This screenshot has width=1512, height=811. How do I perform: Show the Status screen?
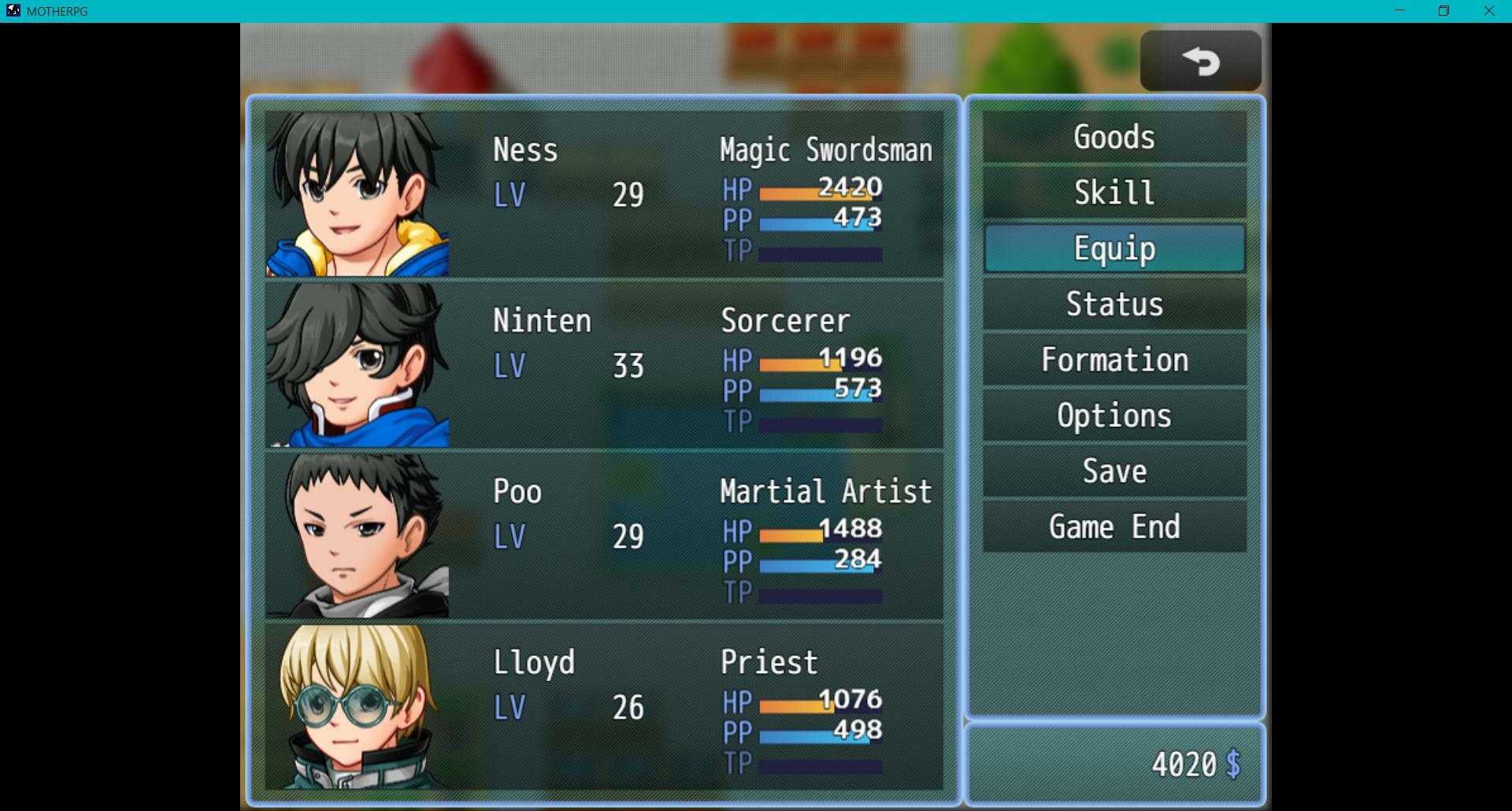click(x=1114, y=304)
